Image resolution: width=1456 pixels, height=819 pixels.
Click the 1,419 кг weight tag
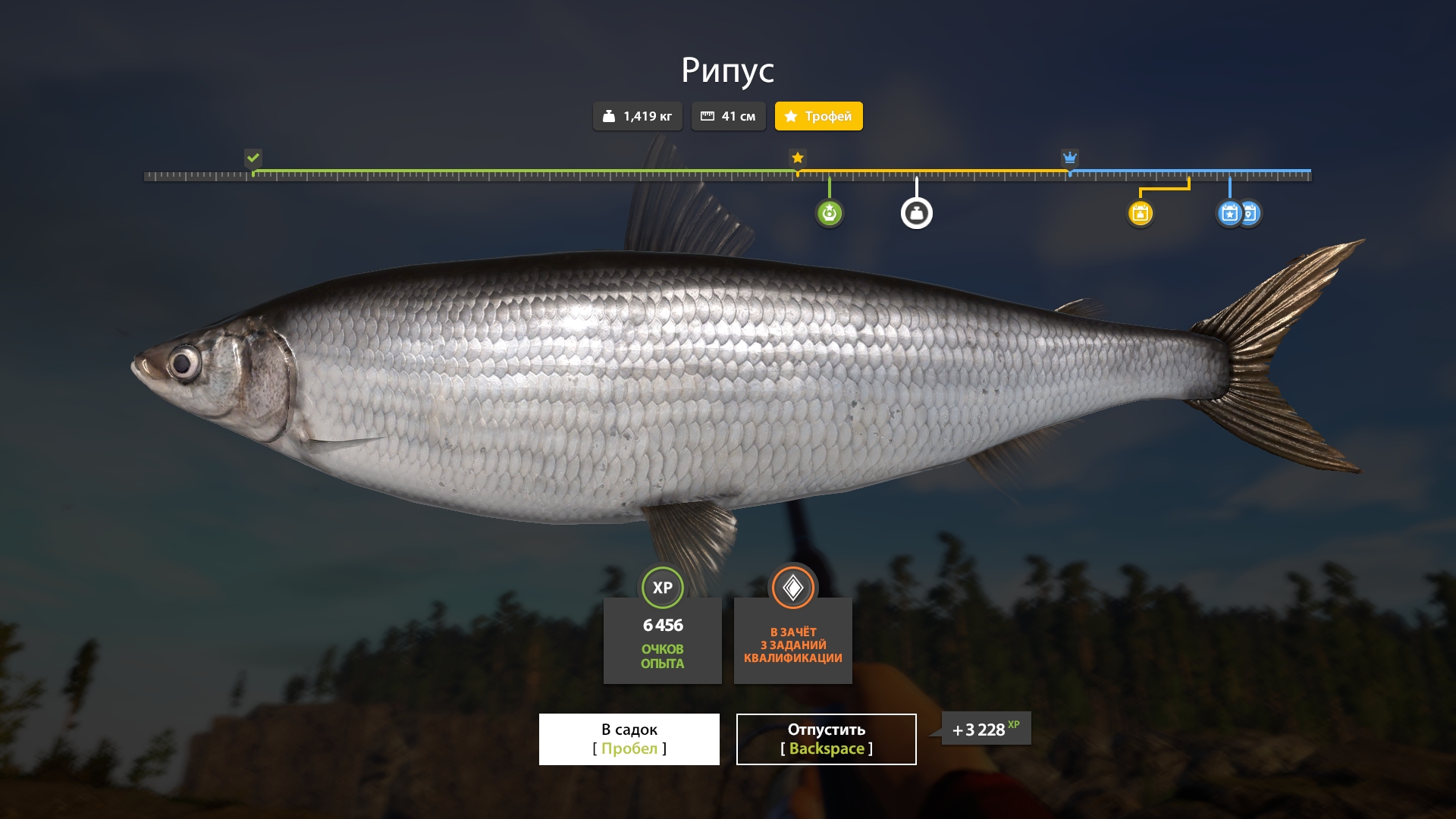pyautogui.click(x=637, y=116)
